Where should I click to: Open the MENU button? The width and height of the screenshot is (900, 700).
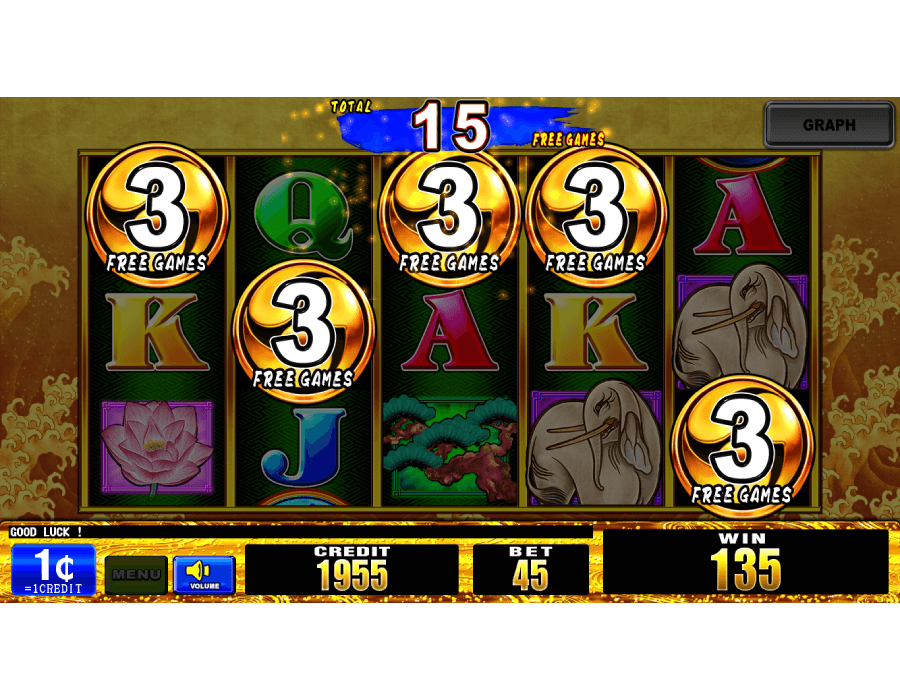(136, 575)
